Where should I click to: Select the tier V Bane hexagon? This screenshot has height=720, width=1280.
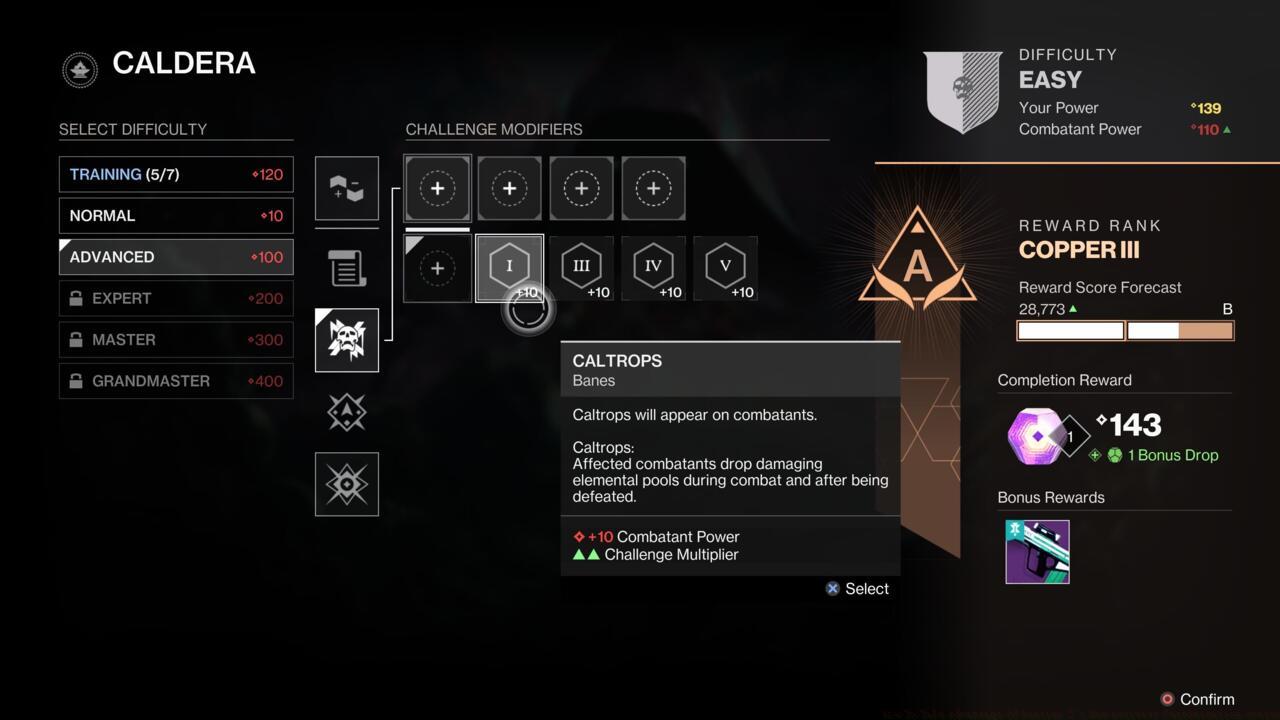click(725, 266)
